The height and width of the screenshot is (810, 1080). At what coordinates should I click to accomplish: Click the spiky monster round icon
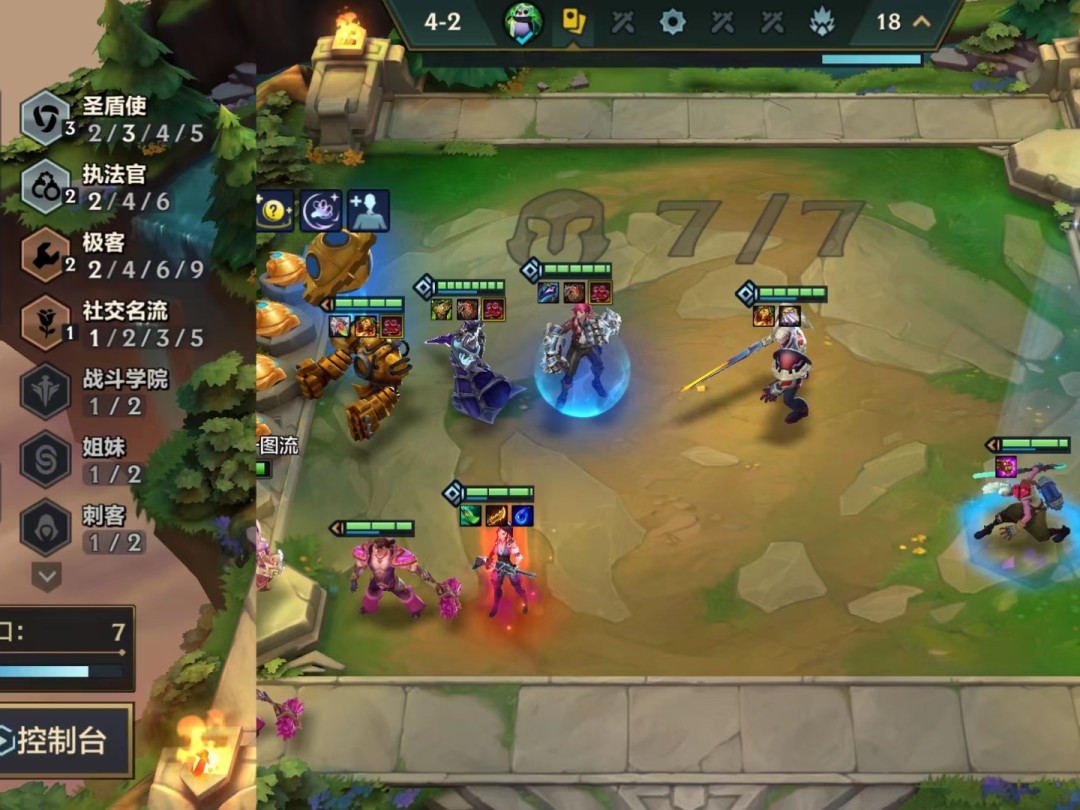pyautogui.click(x=822, y=22)
